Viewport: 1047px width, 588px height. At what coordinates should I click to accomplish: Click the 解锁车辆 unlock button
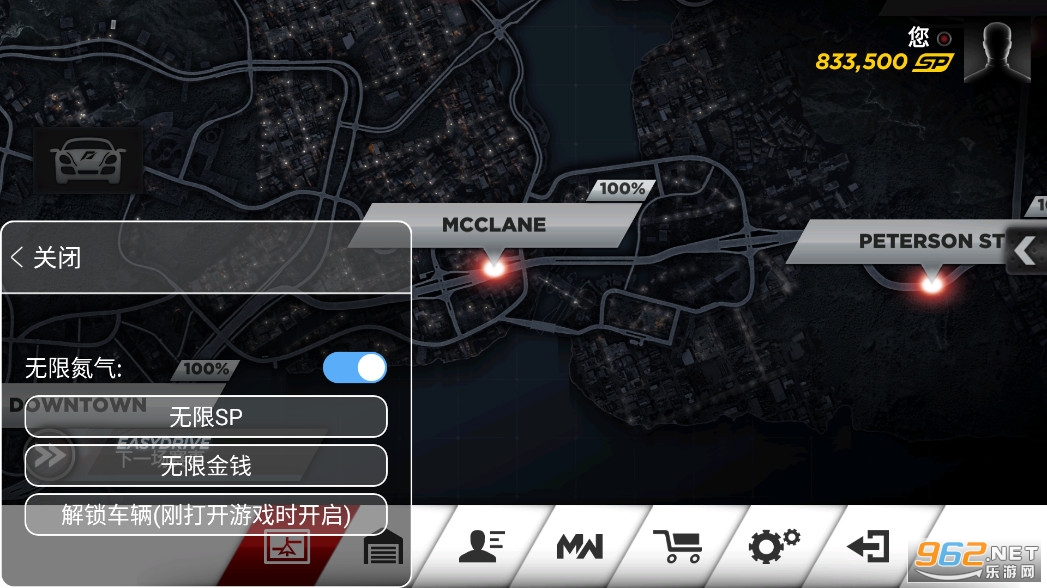click(x=206, y=515)
